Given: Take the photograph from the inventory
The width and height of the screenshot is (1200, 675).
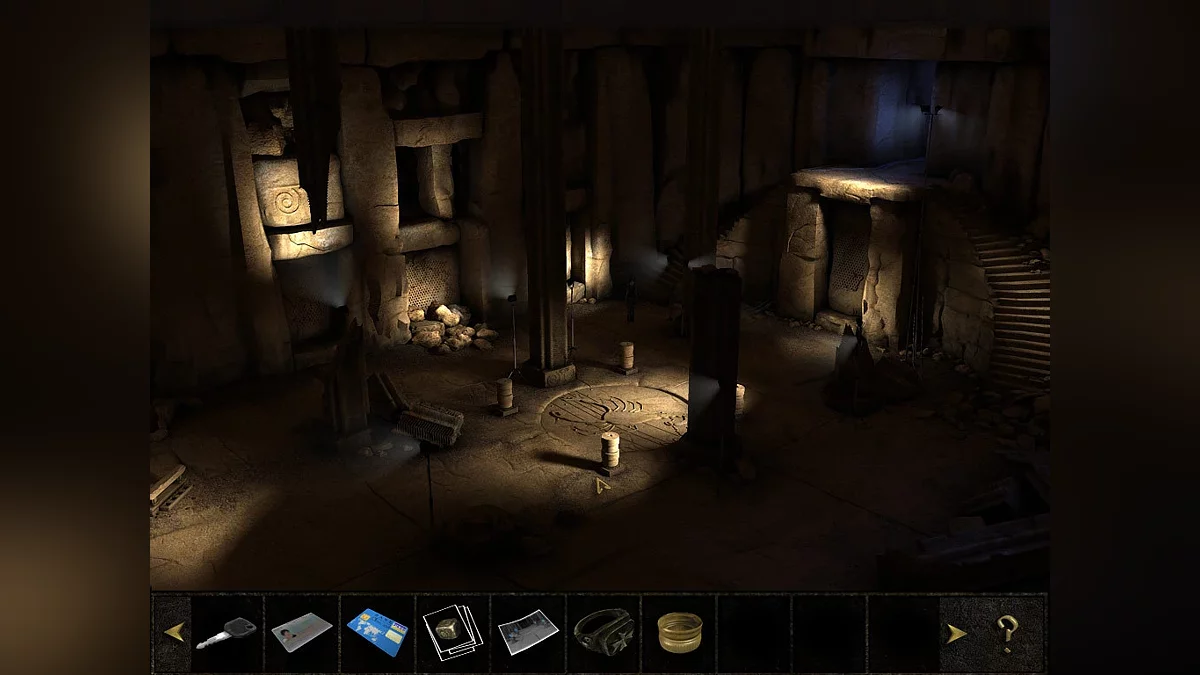Looking at the screenshot, I should [x=528, y=632].
